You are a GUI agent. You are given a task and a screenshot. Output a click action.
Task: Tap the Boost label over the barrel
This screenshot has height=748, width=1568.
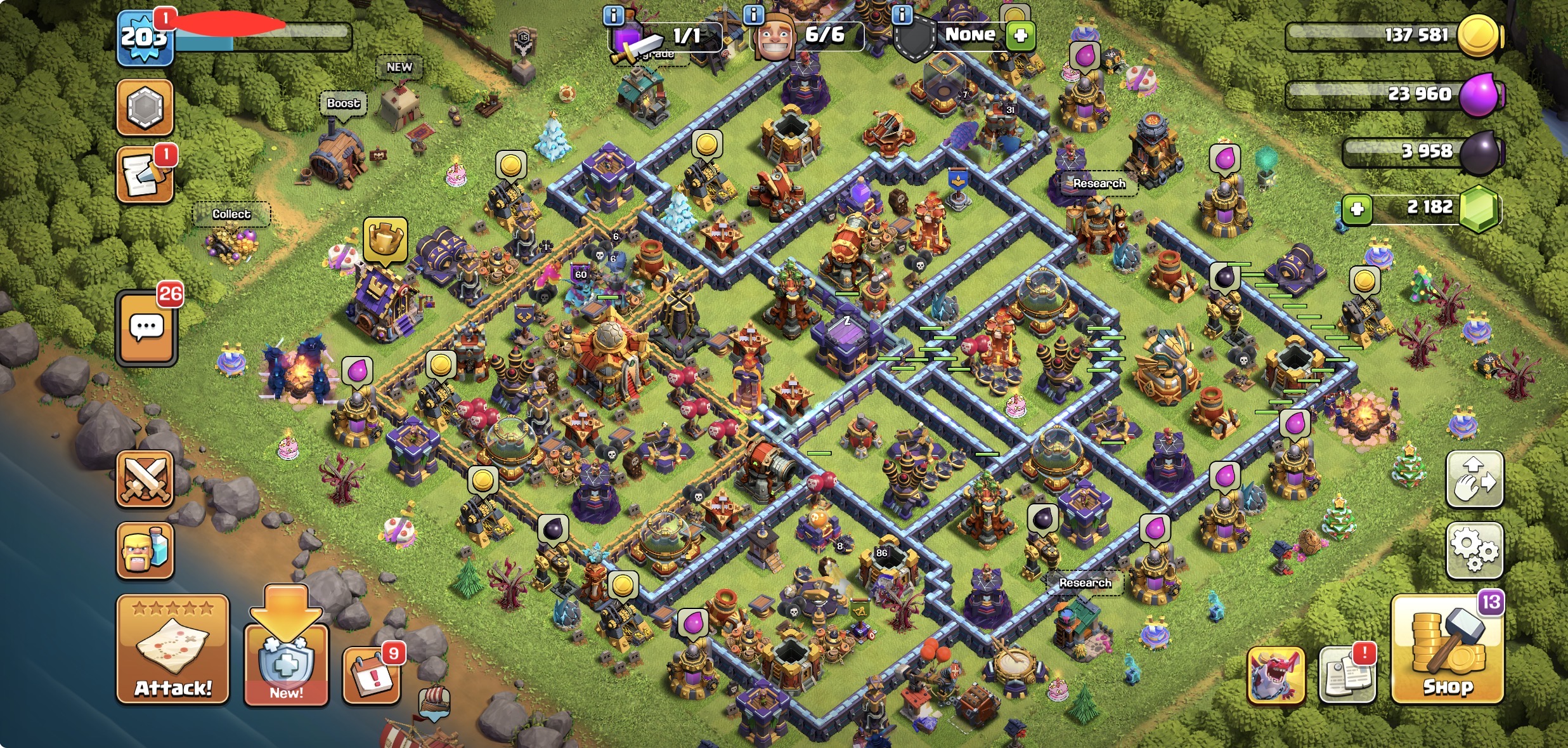pos(343,103)
